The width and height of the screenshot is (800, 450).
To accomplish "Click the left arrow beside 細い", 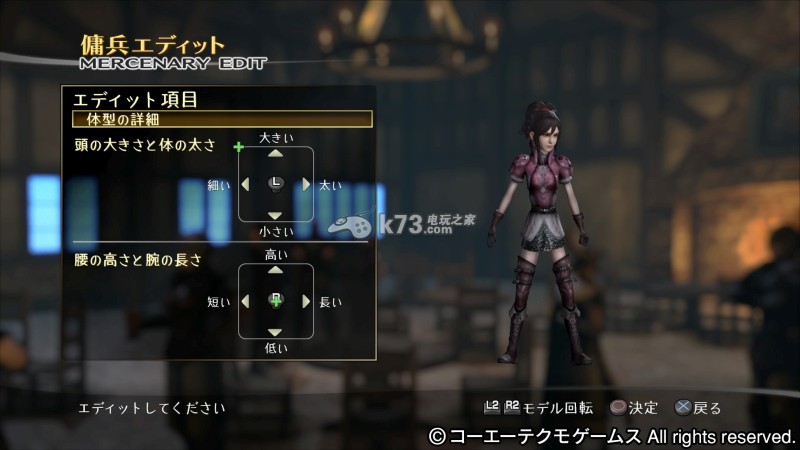I will point(245,185).
